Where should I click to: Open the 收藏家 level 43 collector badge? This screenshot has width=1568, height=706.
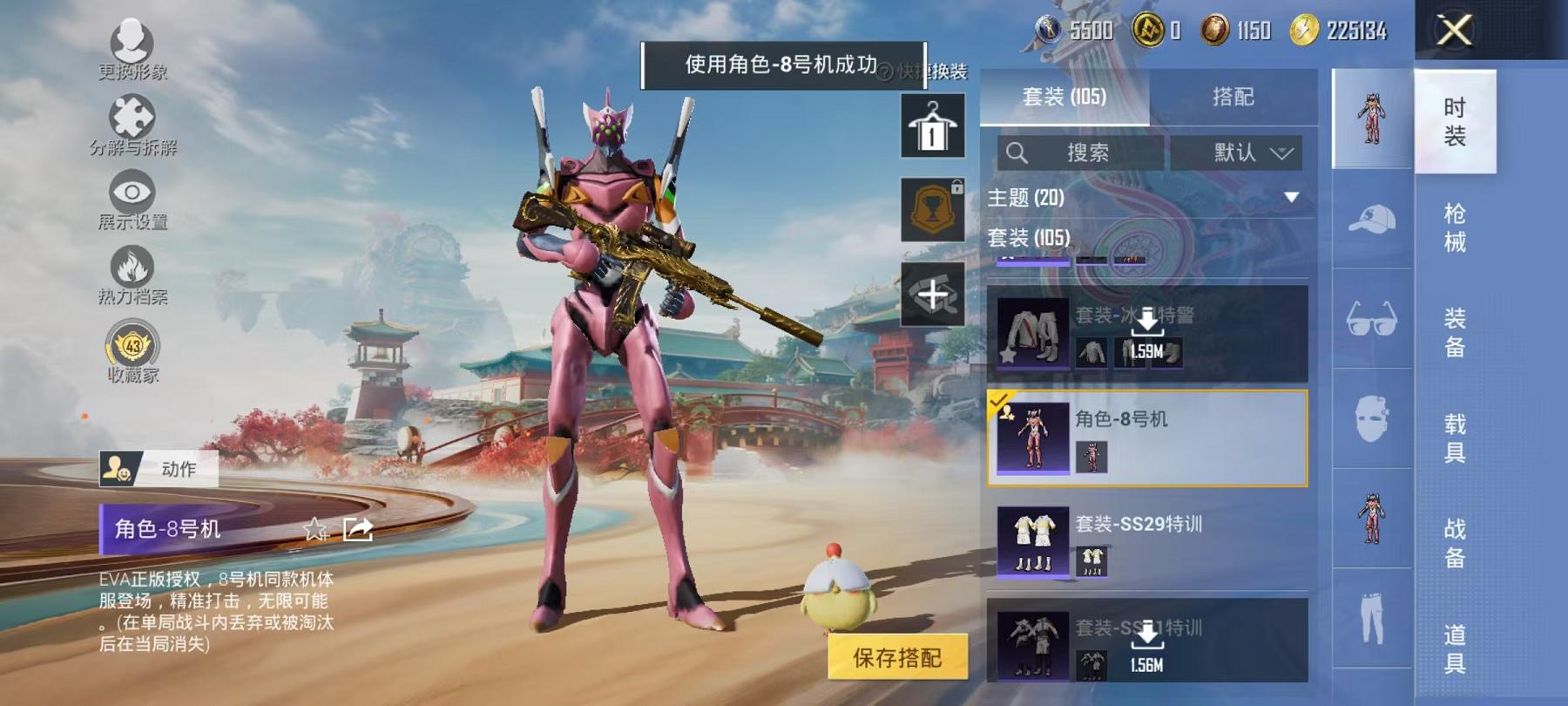point(131,347)
